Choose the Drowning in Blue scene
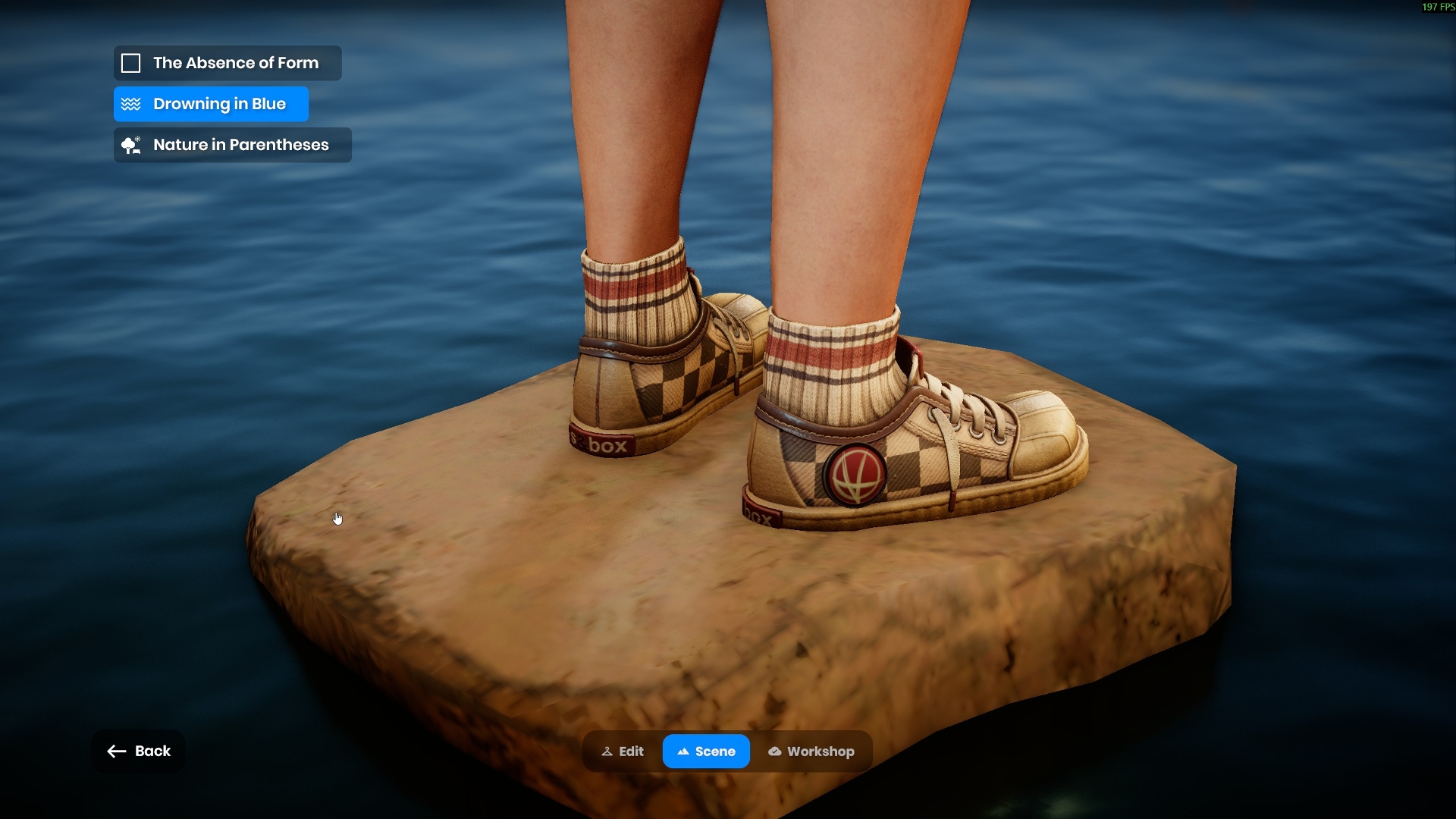This screenshot has width=1456, height=819. (211, 104)
